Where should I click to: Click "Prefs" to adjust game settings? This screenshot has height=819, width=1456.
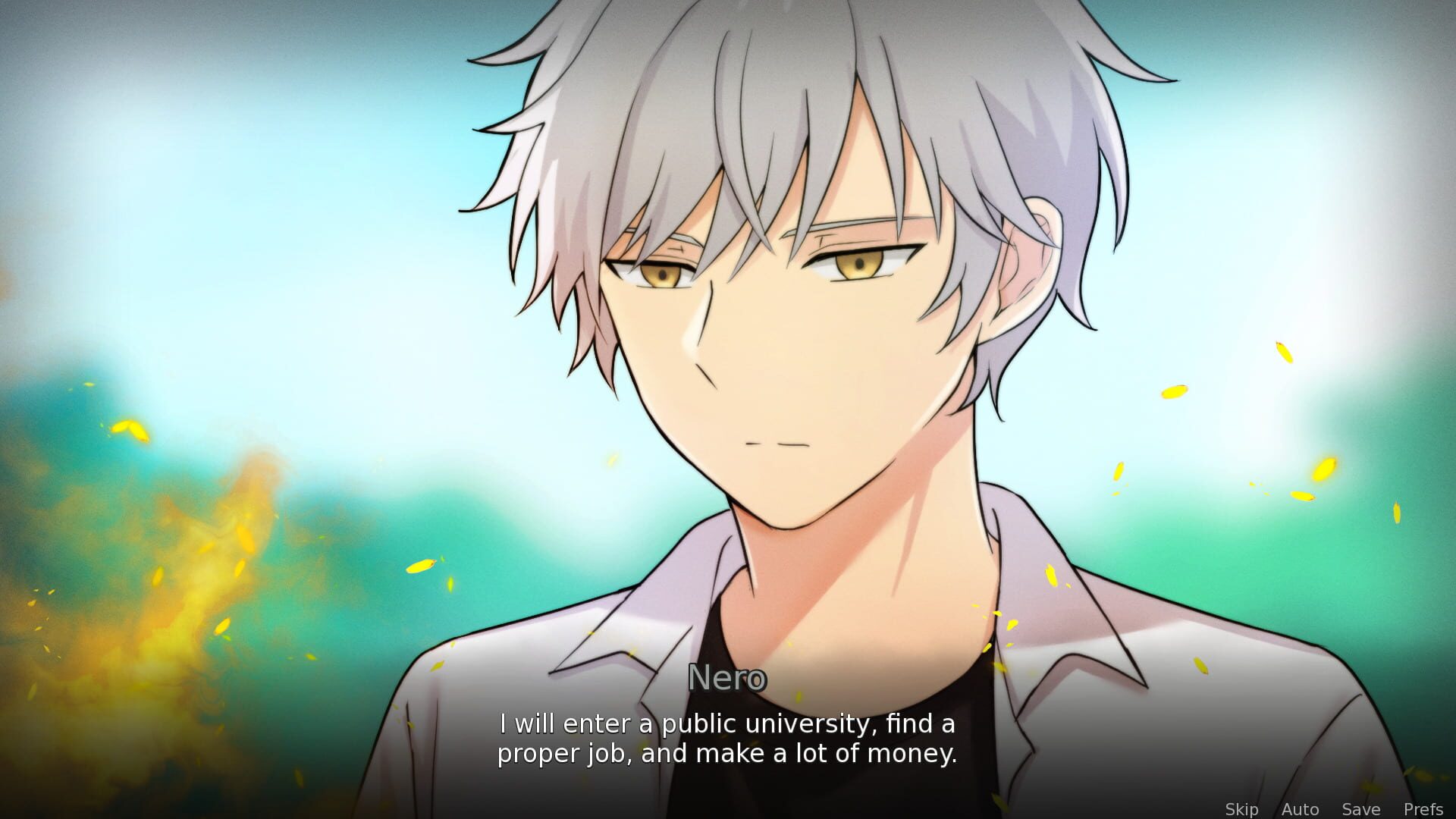tap(1421, 808)
